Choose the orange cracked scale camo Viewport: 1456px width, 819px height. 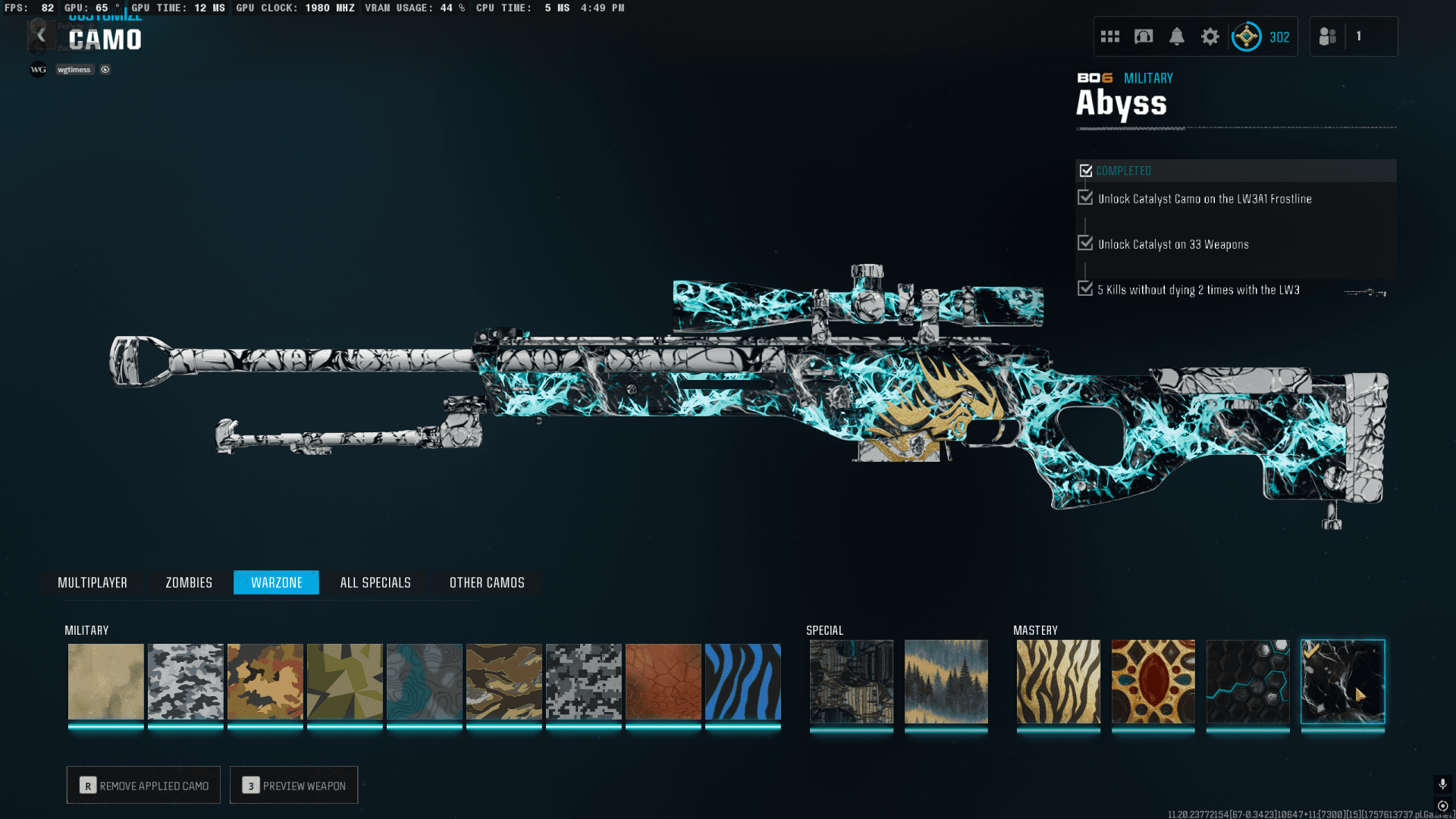[663, 681]
